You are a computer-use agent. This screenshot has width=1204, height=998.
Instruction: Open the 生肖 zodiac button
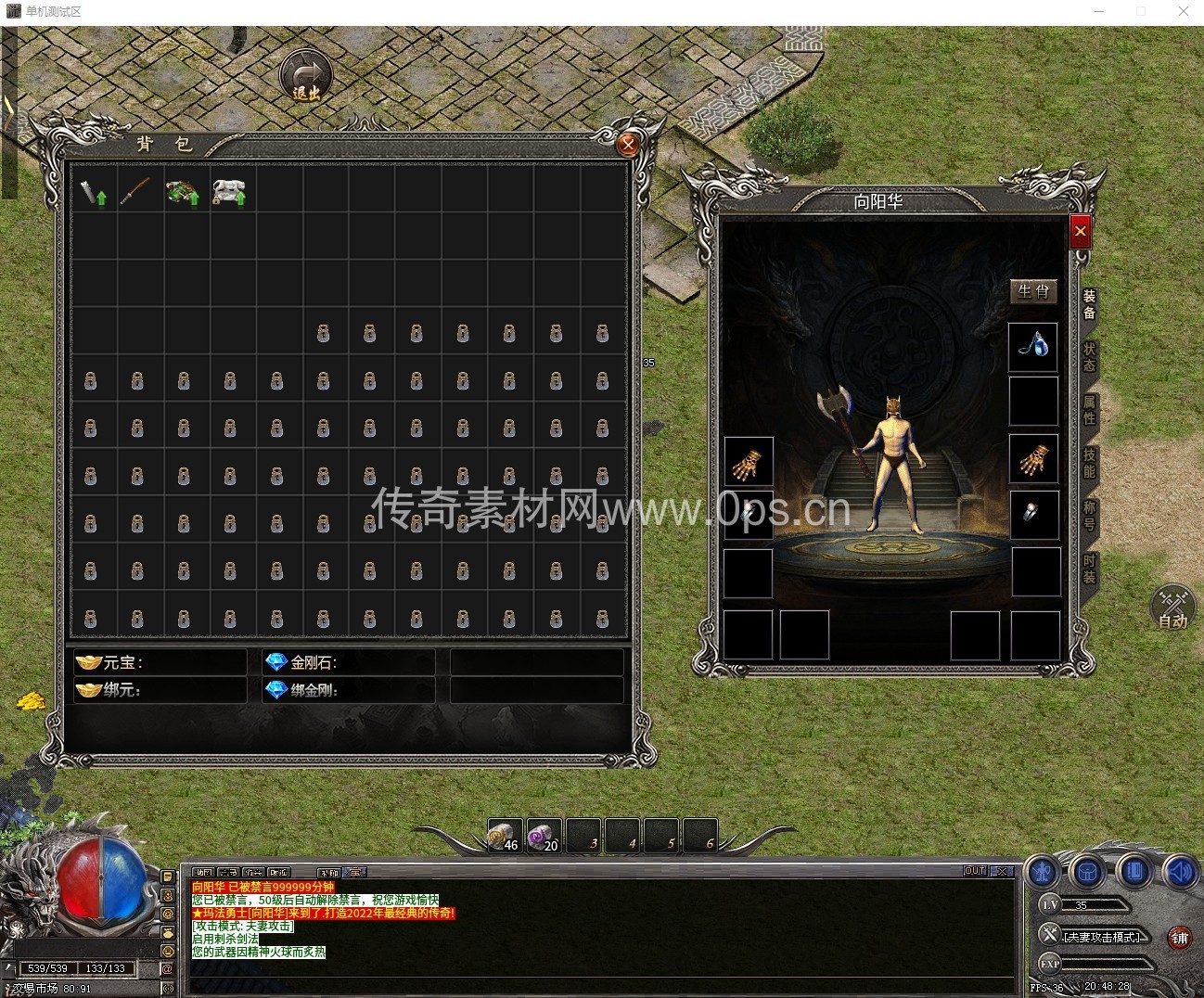[x=1033, y=291]
